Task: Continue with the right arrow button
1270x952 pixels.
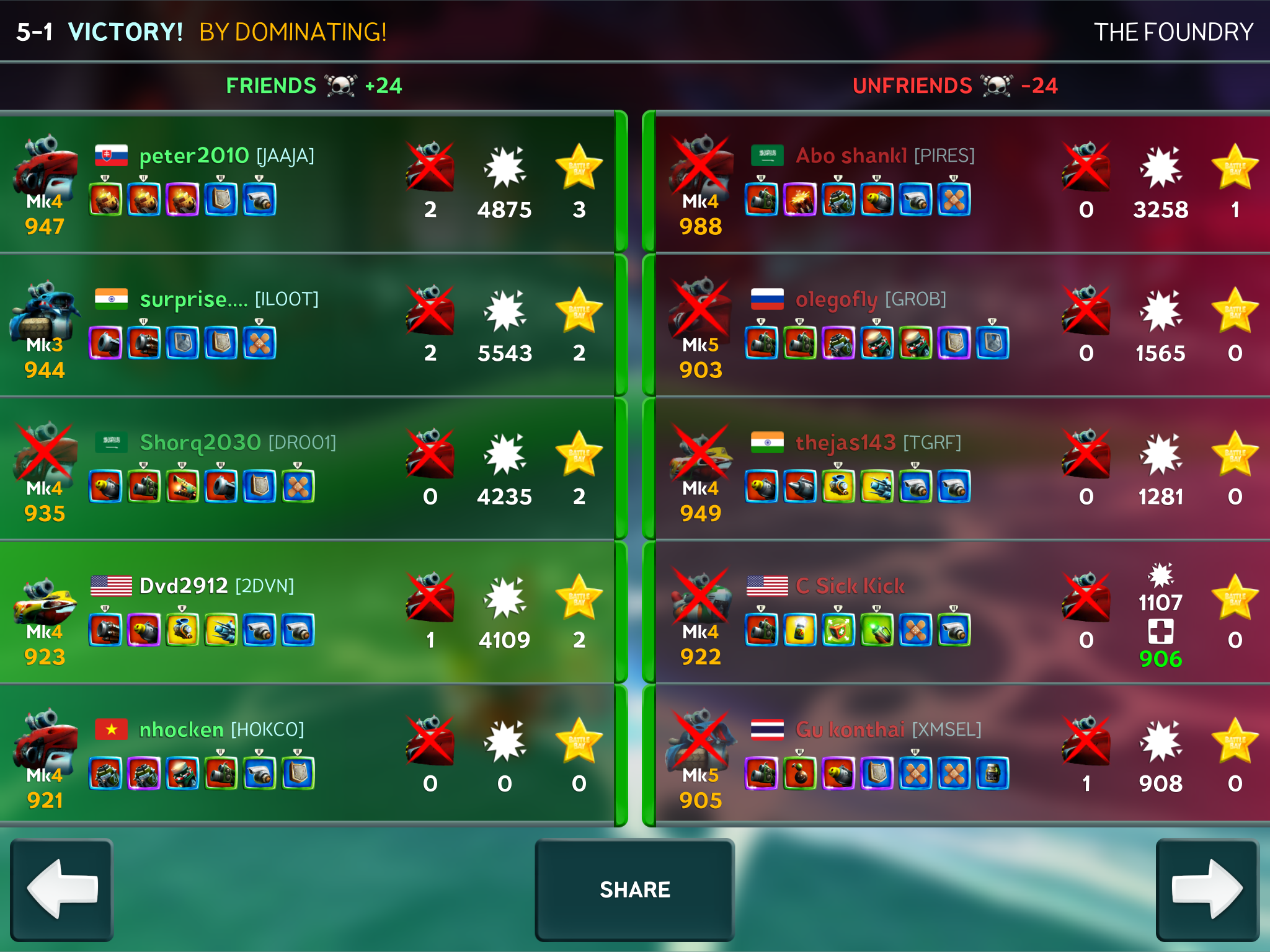Action: 1207,889
